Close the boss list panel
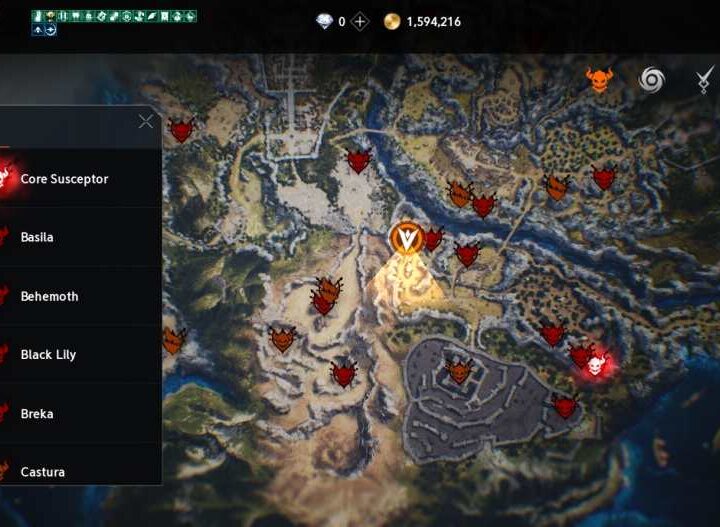Screen dimensions: 720x527 click(x=146, y=122)
